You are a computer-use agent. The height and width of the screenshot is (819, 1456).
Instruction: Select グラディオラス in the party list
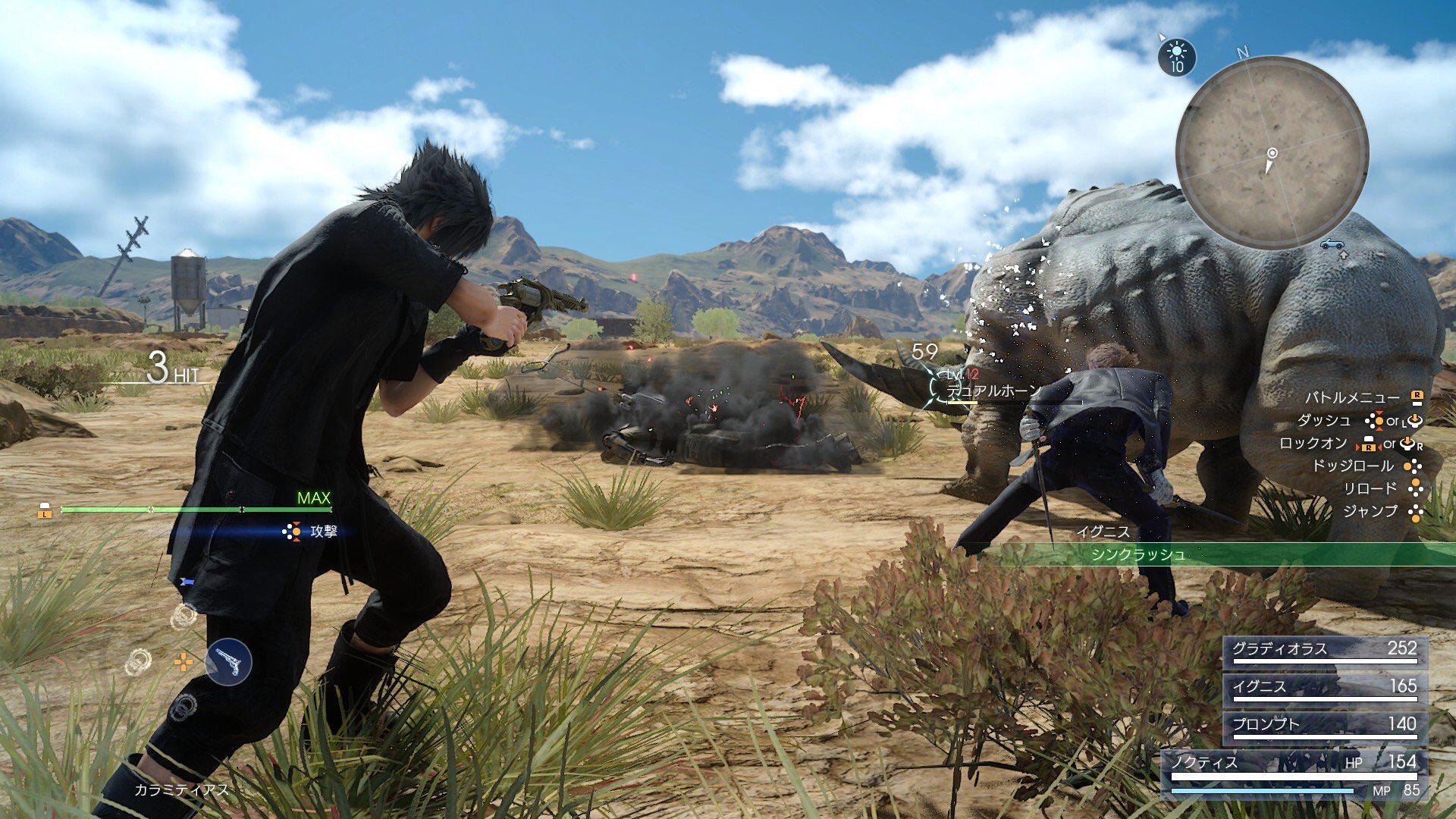coord(1324,651)
